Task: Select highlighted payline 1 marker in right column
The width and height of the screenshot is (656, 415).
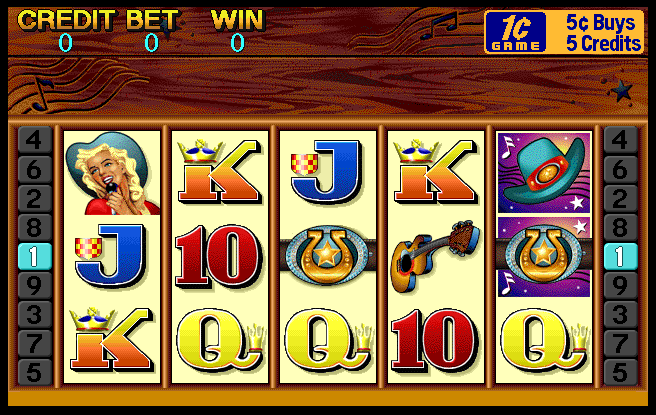Action: click(620, 256)
